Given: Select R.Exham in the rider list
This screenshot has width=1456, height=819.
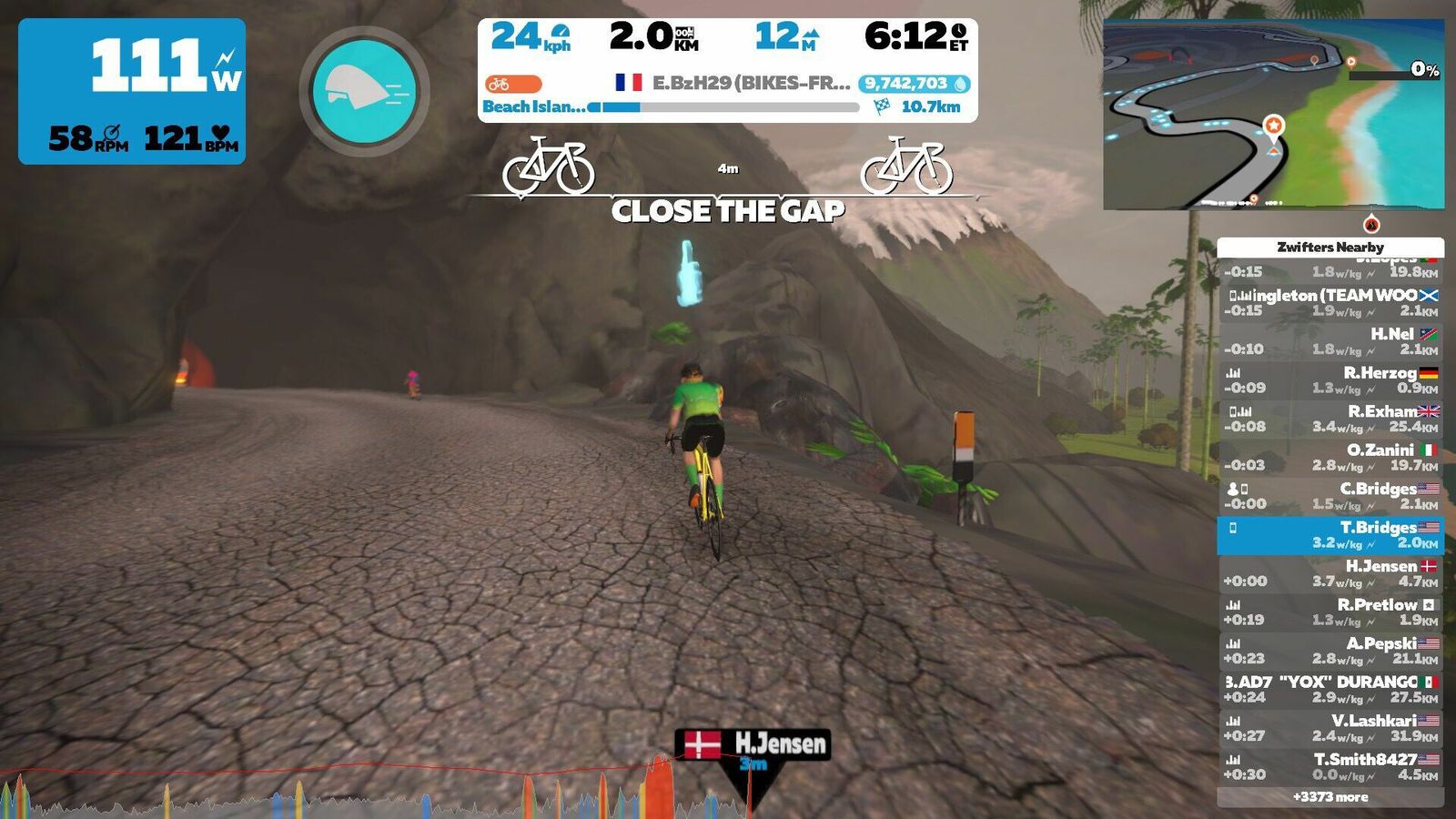Looking at the screenshot, I should [x=1330, y=419].
